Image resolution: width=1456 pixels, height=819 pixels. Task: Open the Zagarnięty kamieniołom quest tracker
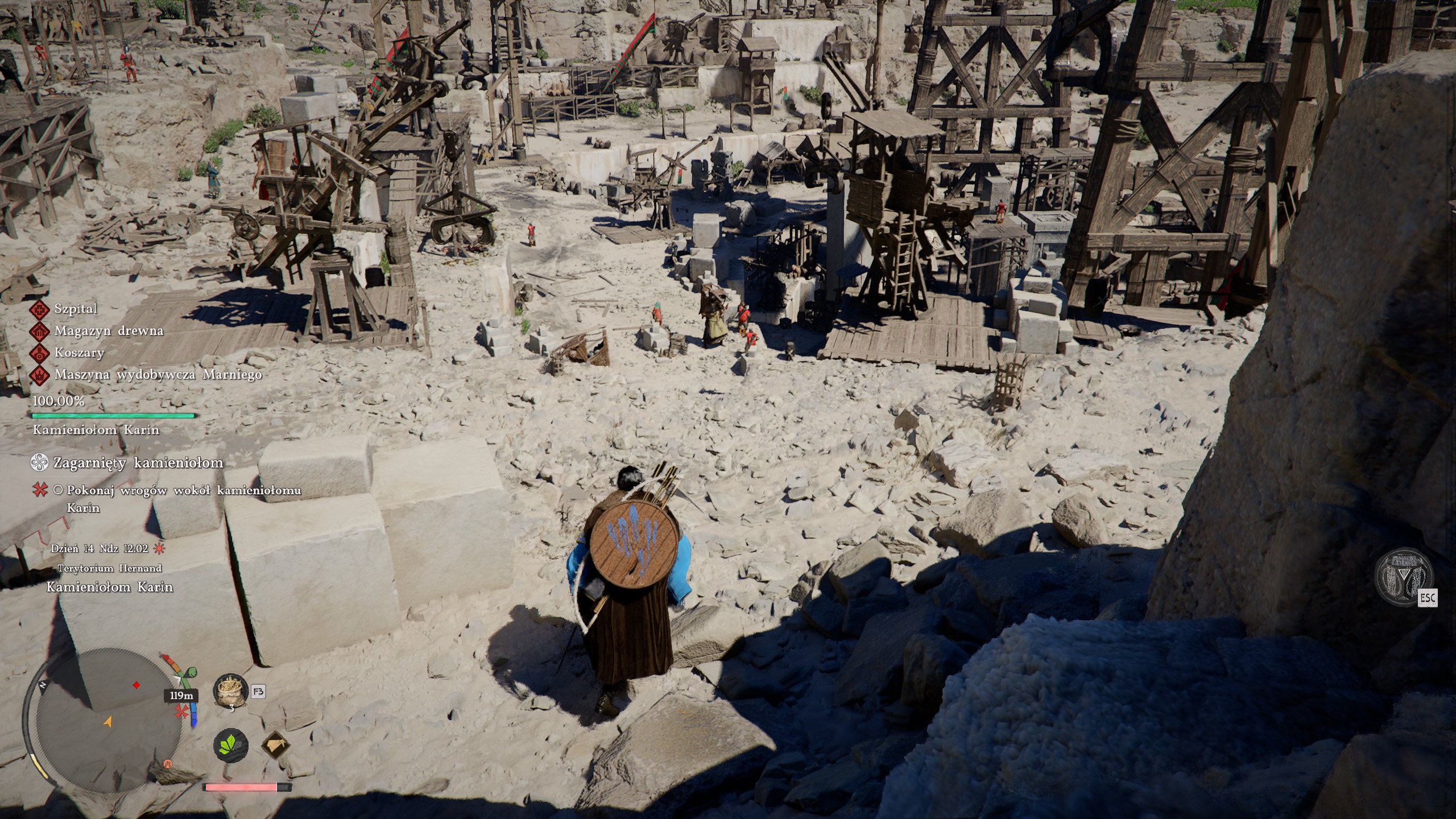click(138, 463)
